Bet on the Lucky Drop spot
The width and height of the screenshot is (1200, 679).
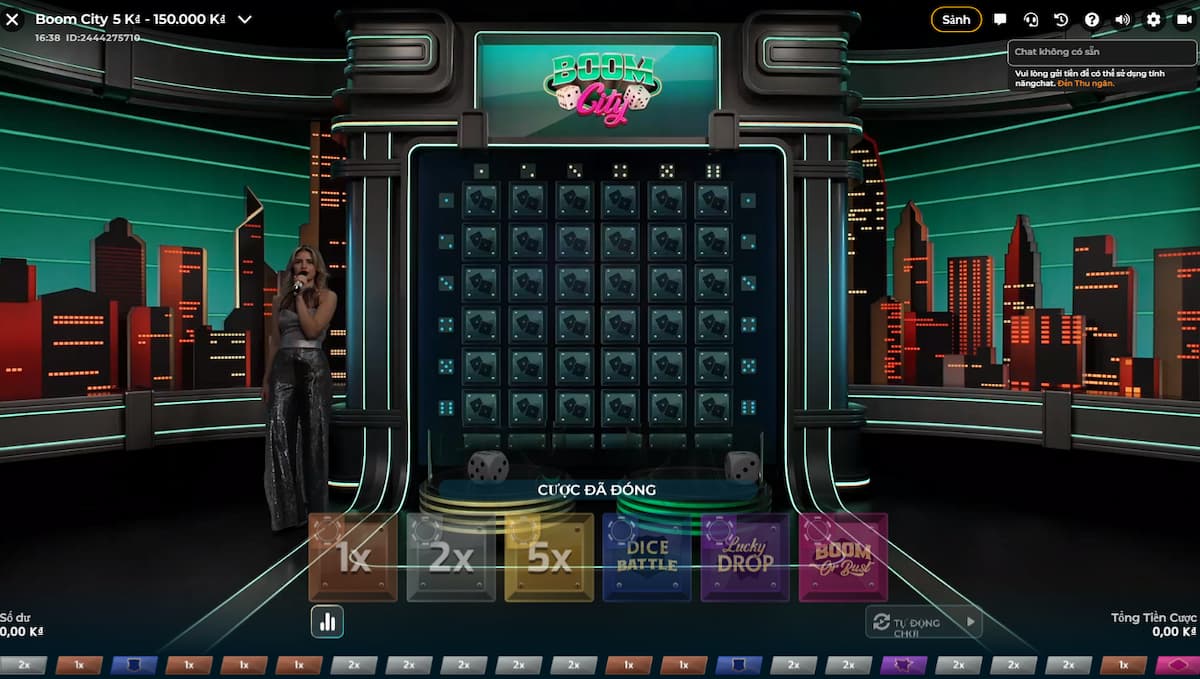pos(745,558)
